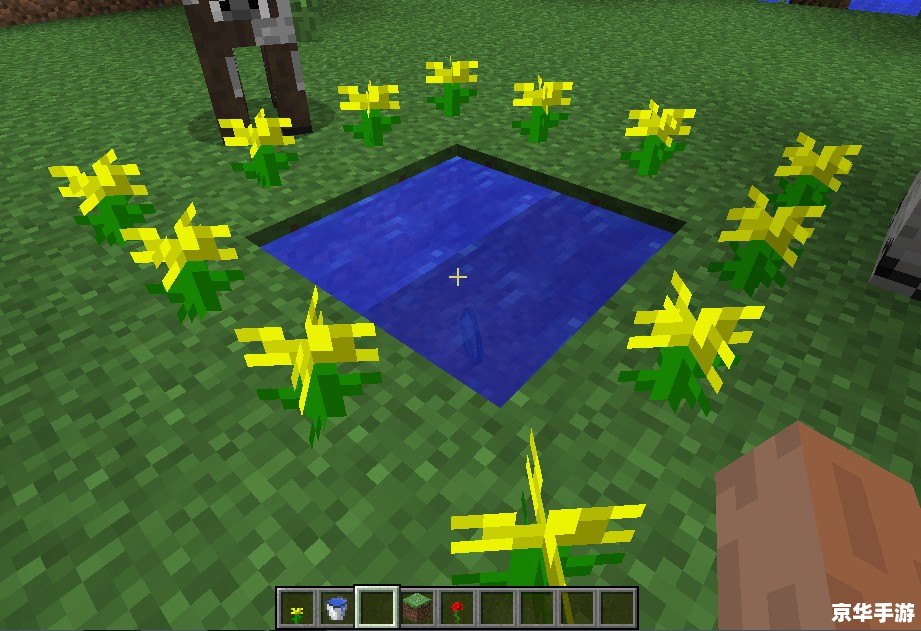Choose the water bucket hotbar slot
Viewport: 921px width, 631px height.
(x=336, y=607)
